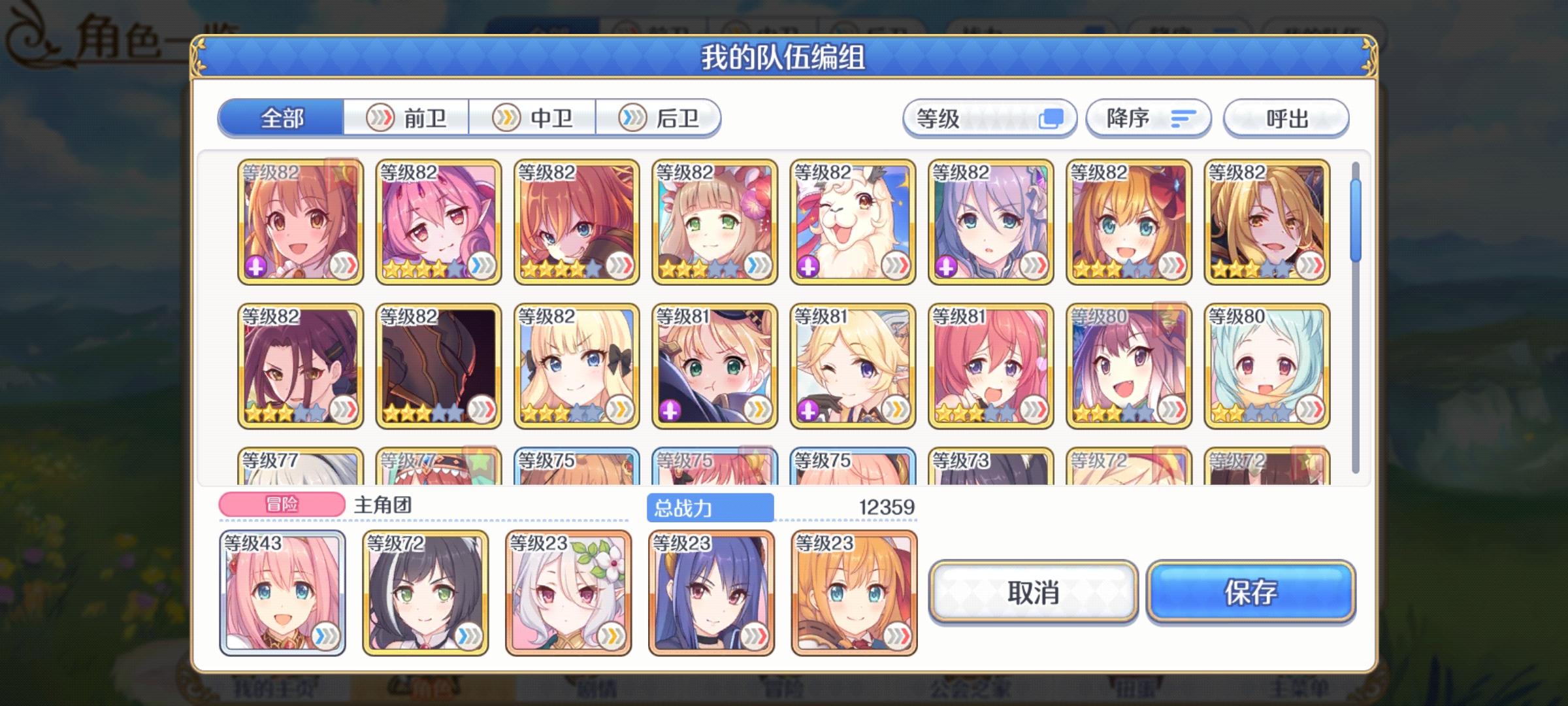Image resolution: width=1568 pixels, height=706 pixels.
Task: Toggle the duplicate filter icon inside 等级 button
Action: 1054,118
